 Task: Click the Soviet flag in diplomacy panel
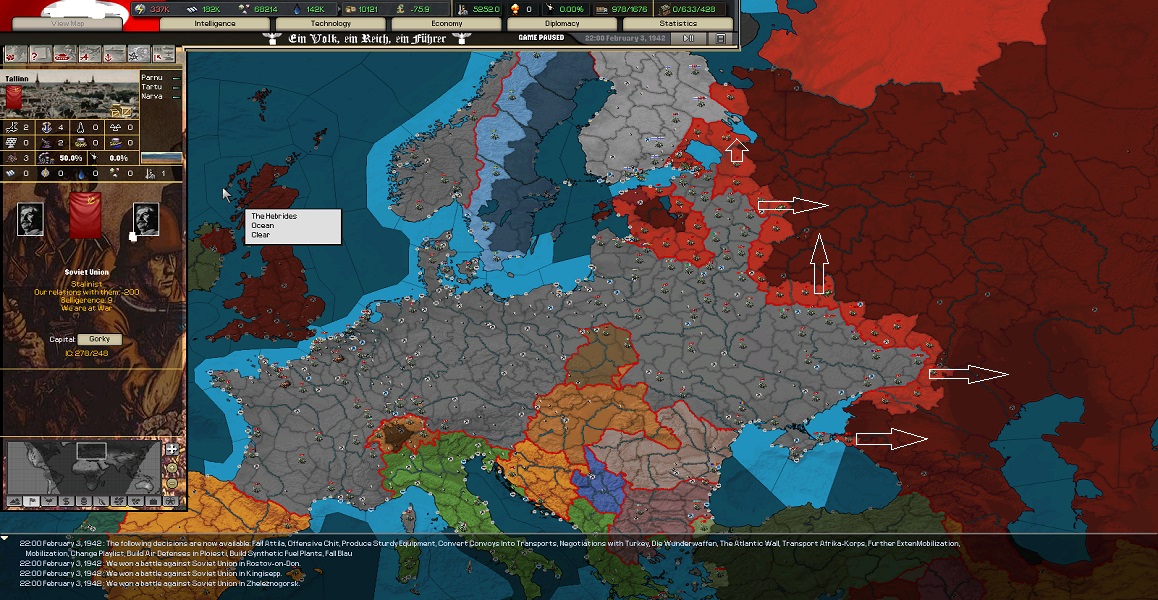[x=82, y=218]
